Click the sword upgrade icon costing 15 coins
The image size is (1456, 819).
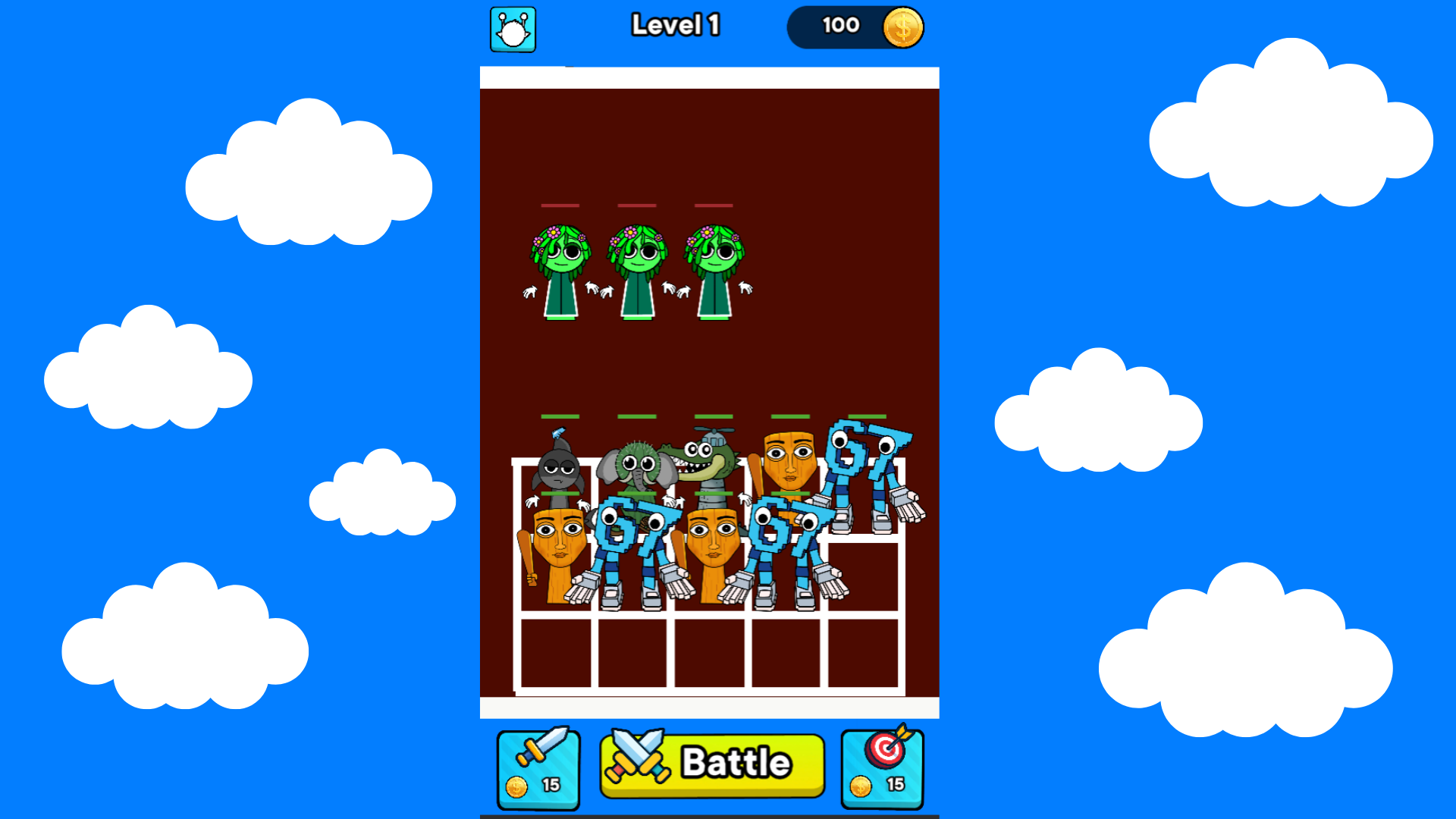[538, 767]
